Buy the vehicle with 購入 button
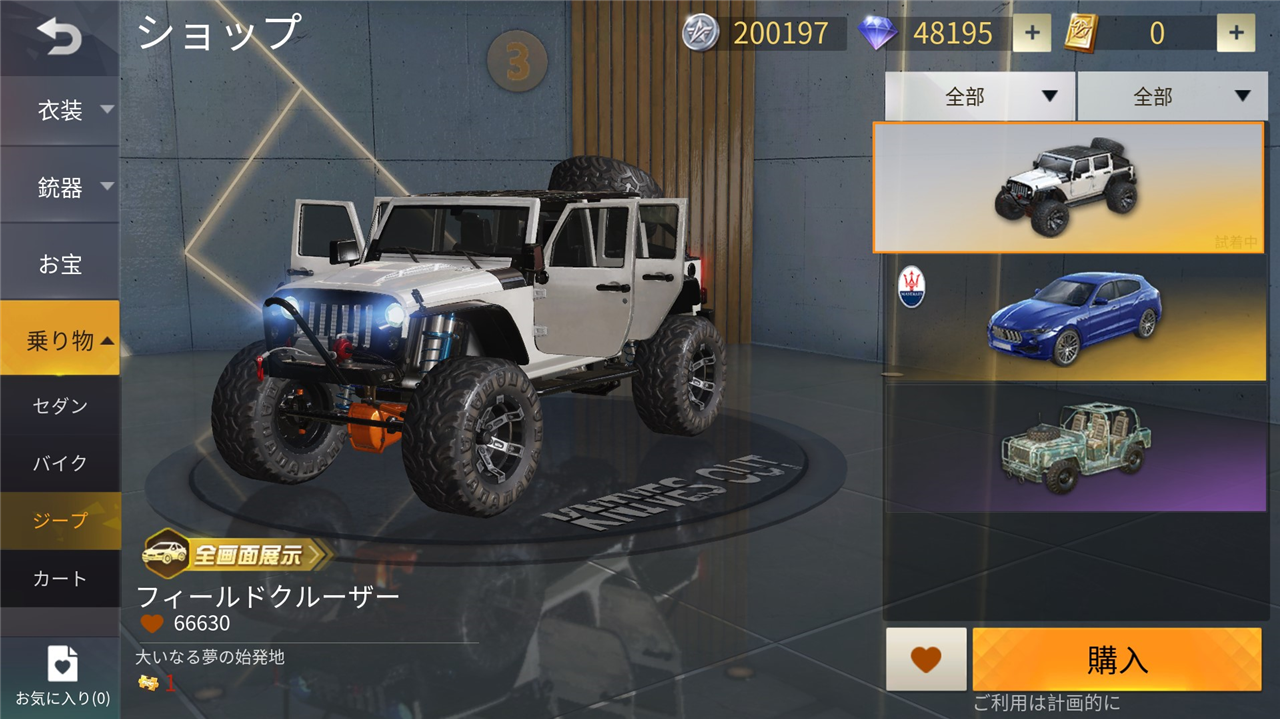 [1117, 659]
